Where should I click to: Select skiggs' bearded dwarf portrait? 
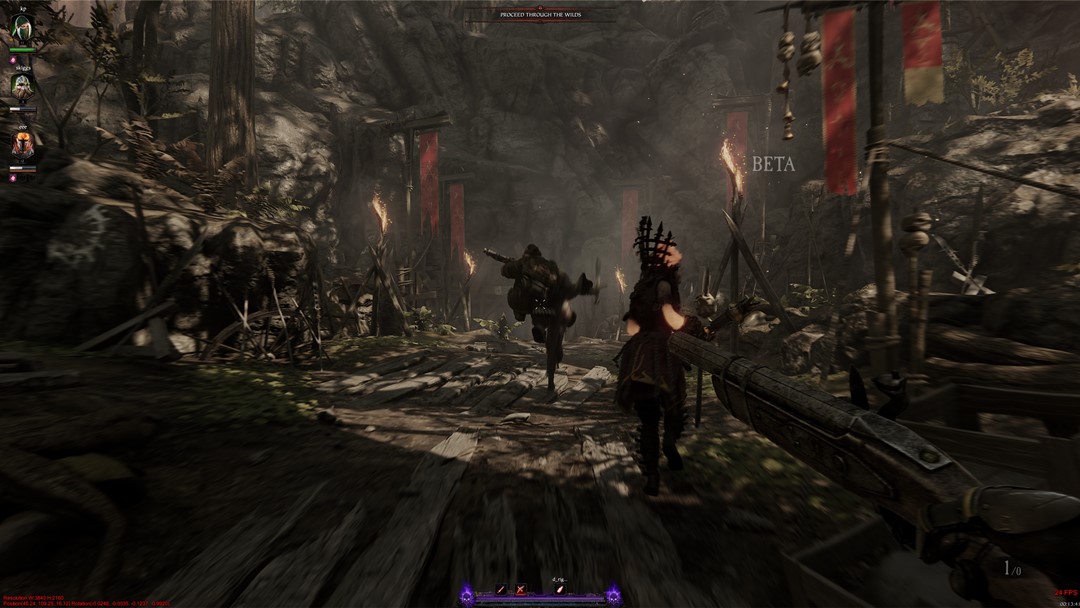21,87
